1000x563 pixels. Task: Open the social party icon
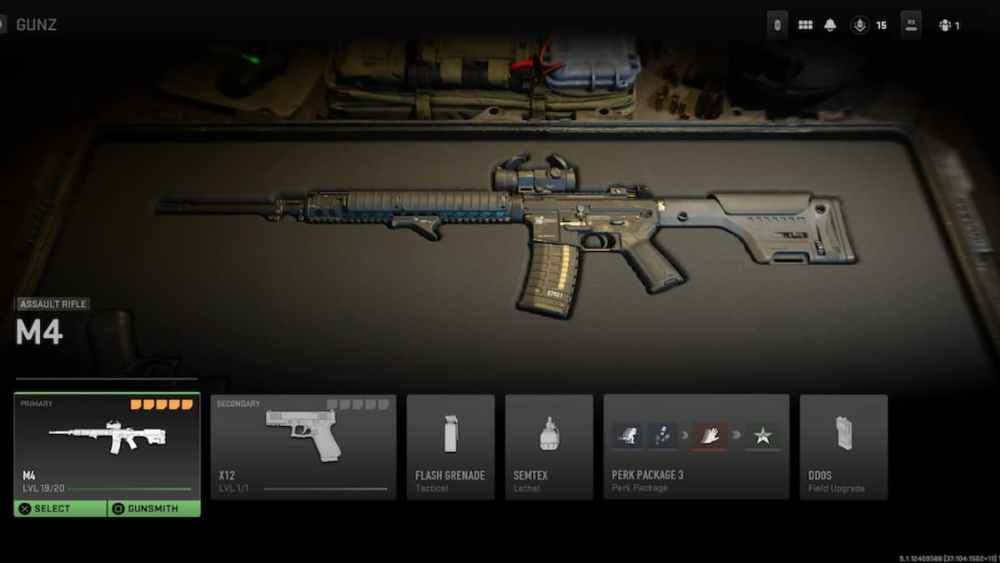pos(946,25)
